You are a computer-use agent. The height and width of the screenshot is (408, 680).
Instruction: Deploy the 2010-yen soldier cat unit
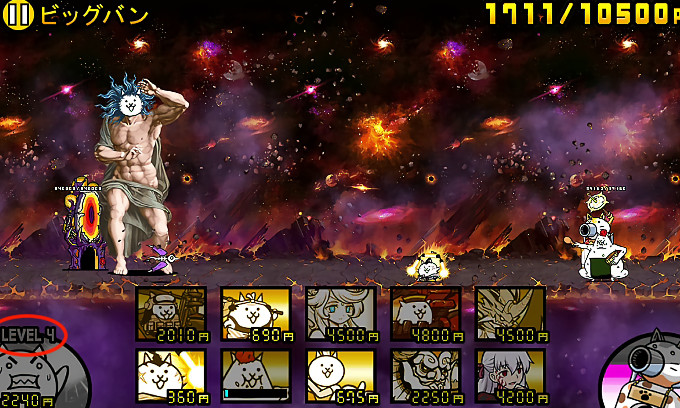coord(171,314)
